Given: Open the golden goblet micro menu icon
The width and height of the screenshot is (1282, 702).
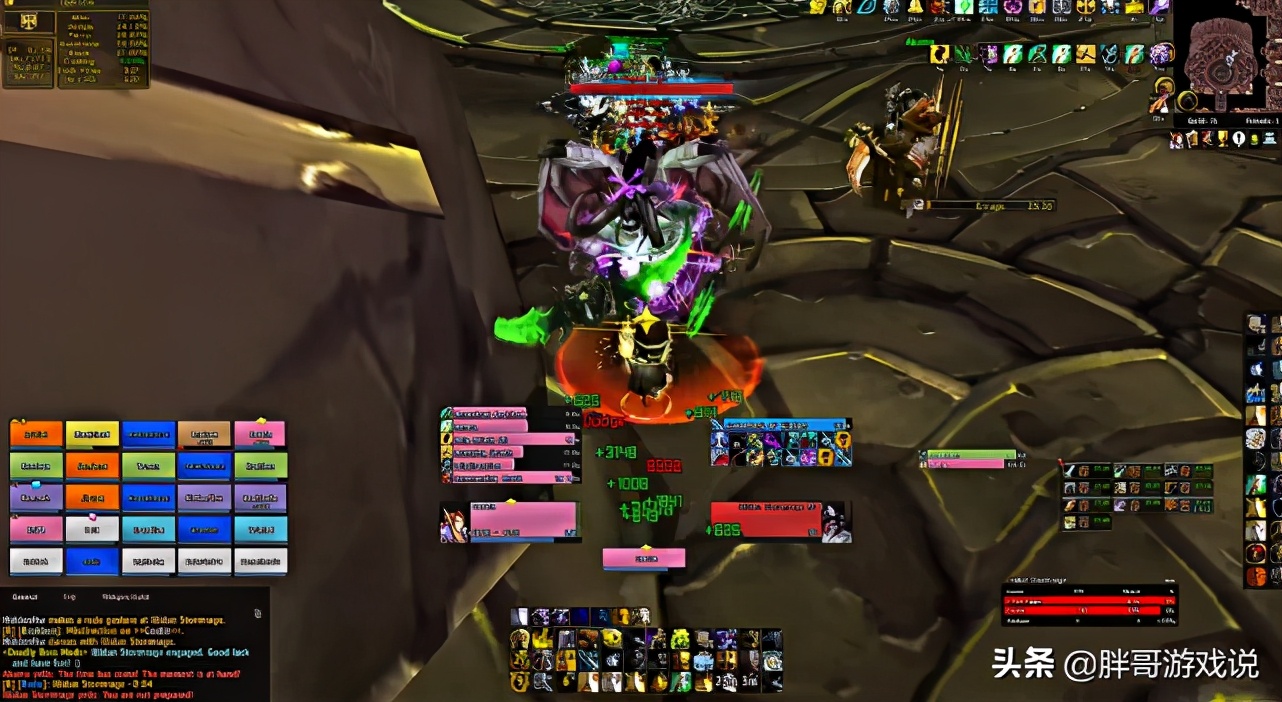Looking at the screenshot, I should click(x=1222, y=140).
